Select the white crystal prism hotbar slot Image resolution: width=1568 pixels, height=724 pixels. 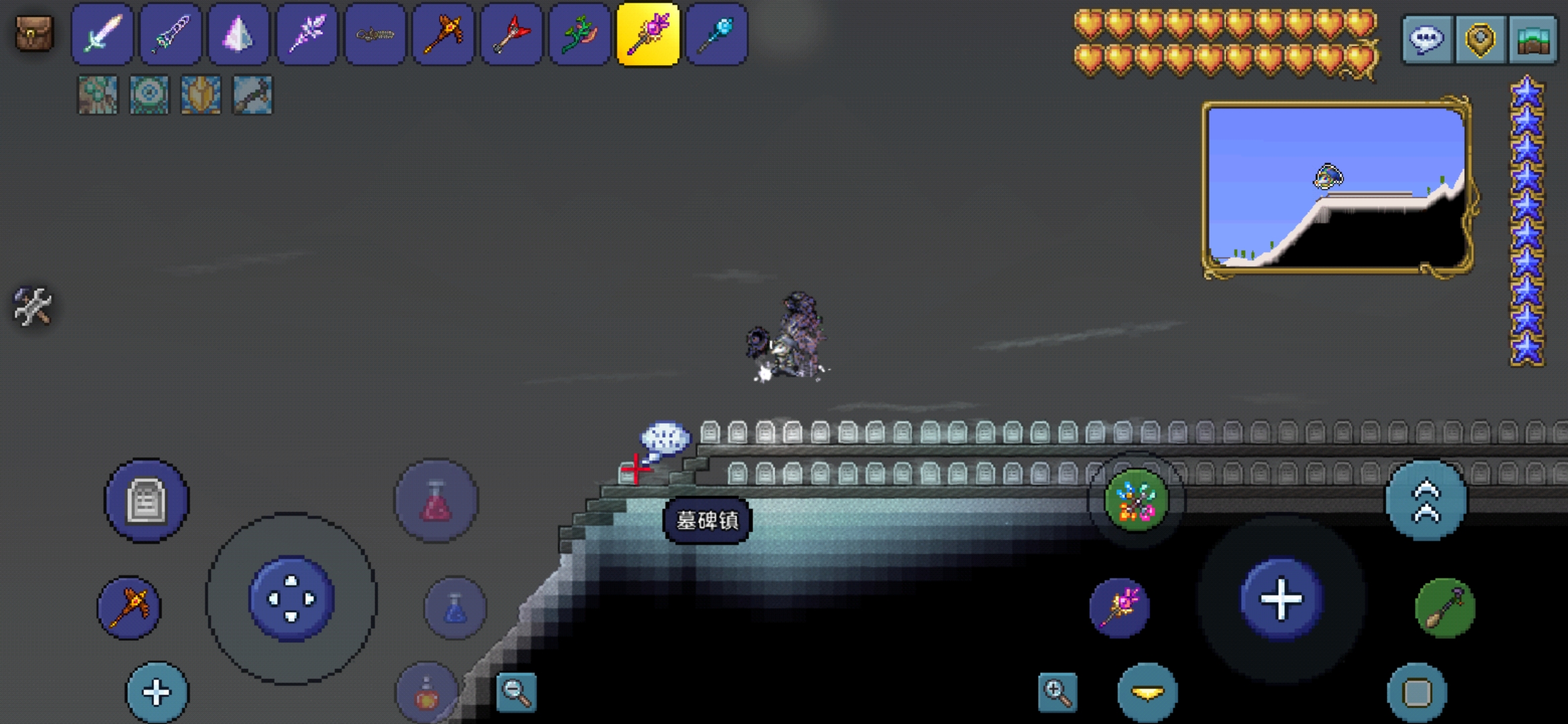pos(238,34)
